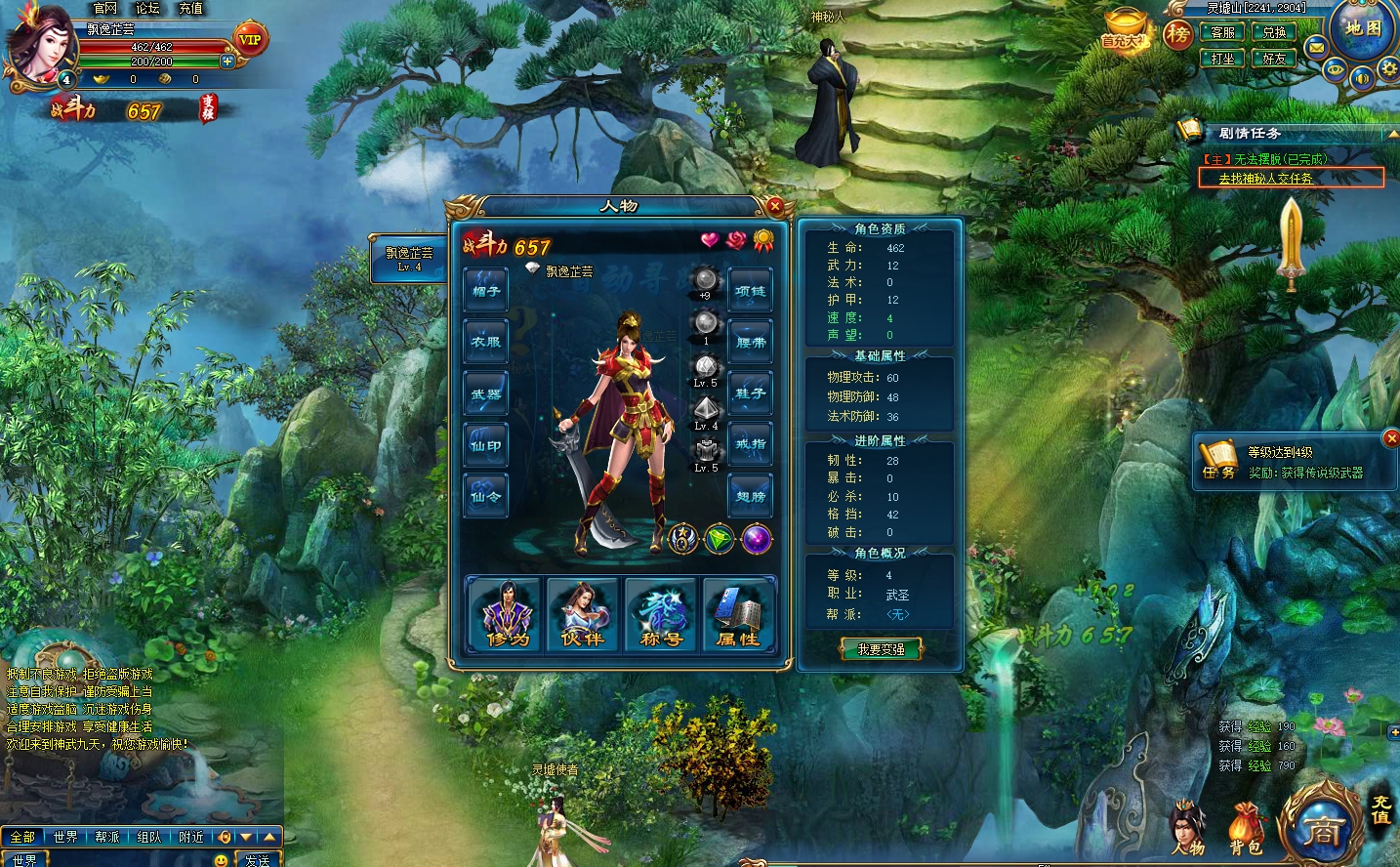Select the 戒指 ring equipment slot

click(750, 444)
